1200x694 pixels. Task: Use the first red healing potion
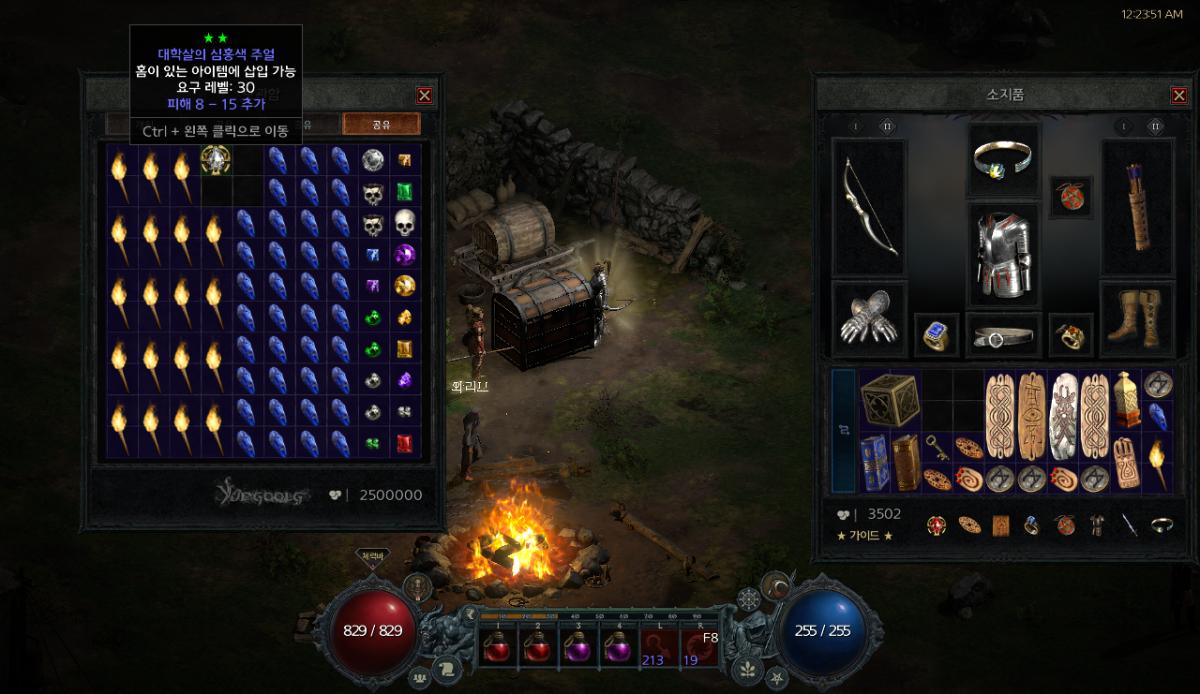click(x=497, y=650)
